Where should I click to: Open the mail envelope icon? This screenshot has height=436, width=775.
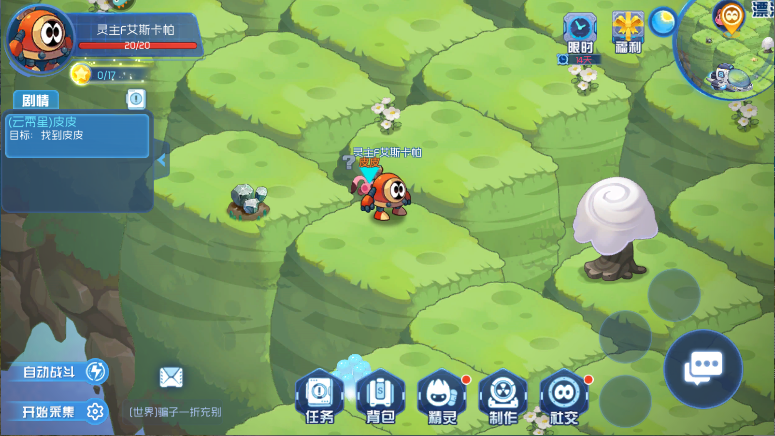coord(171,377)
